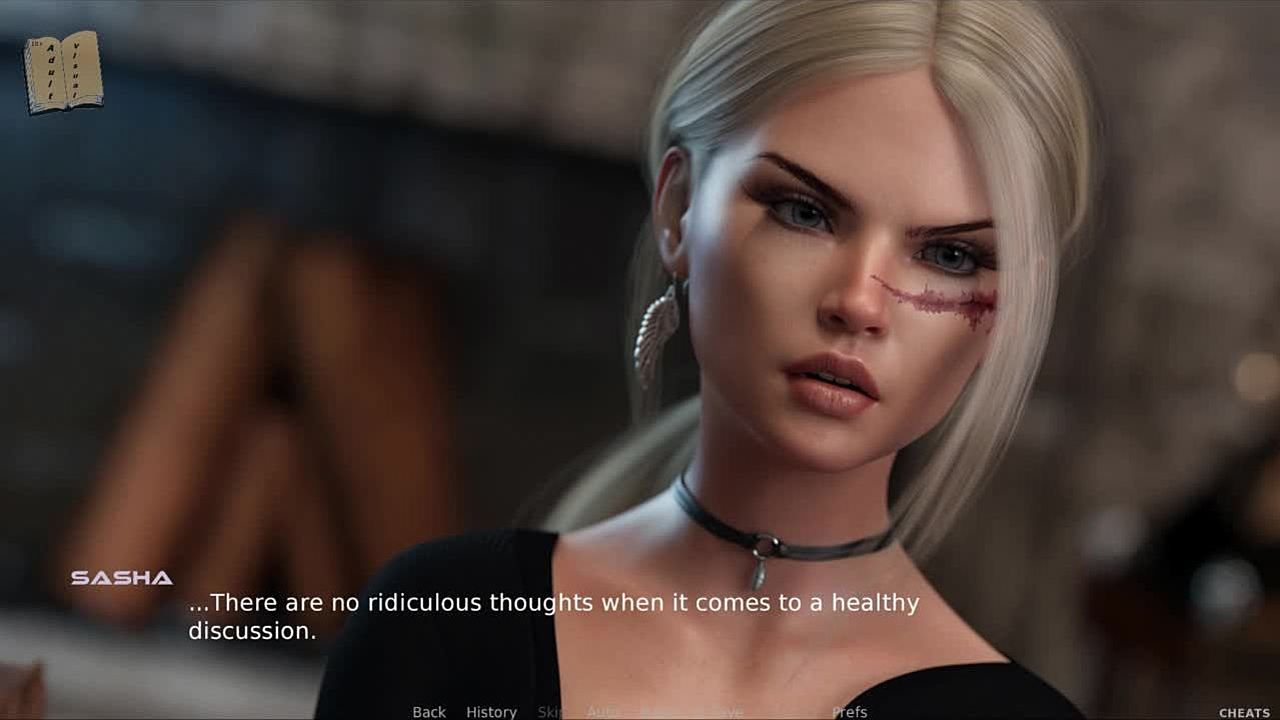Toggle Auto dialogue advance
The image size is (1280, 720).
[603, 712]
